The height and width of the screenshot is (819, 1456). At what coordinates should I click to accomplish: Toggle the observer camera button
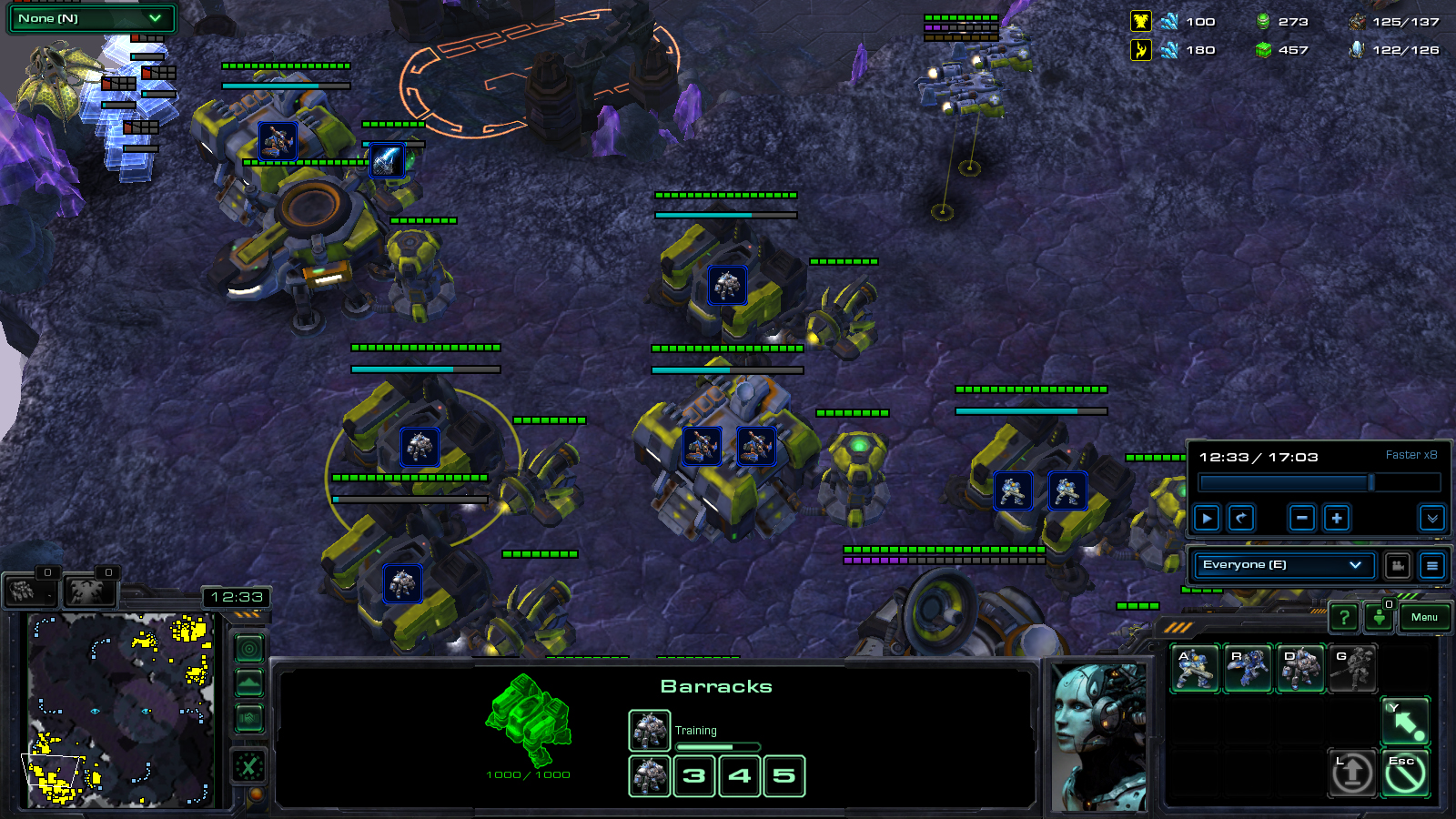click(1398, 565)
